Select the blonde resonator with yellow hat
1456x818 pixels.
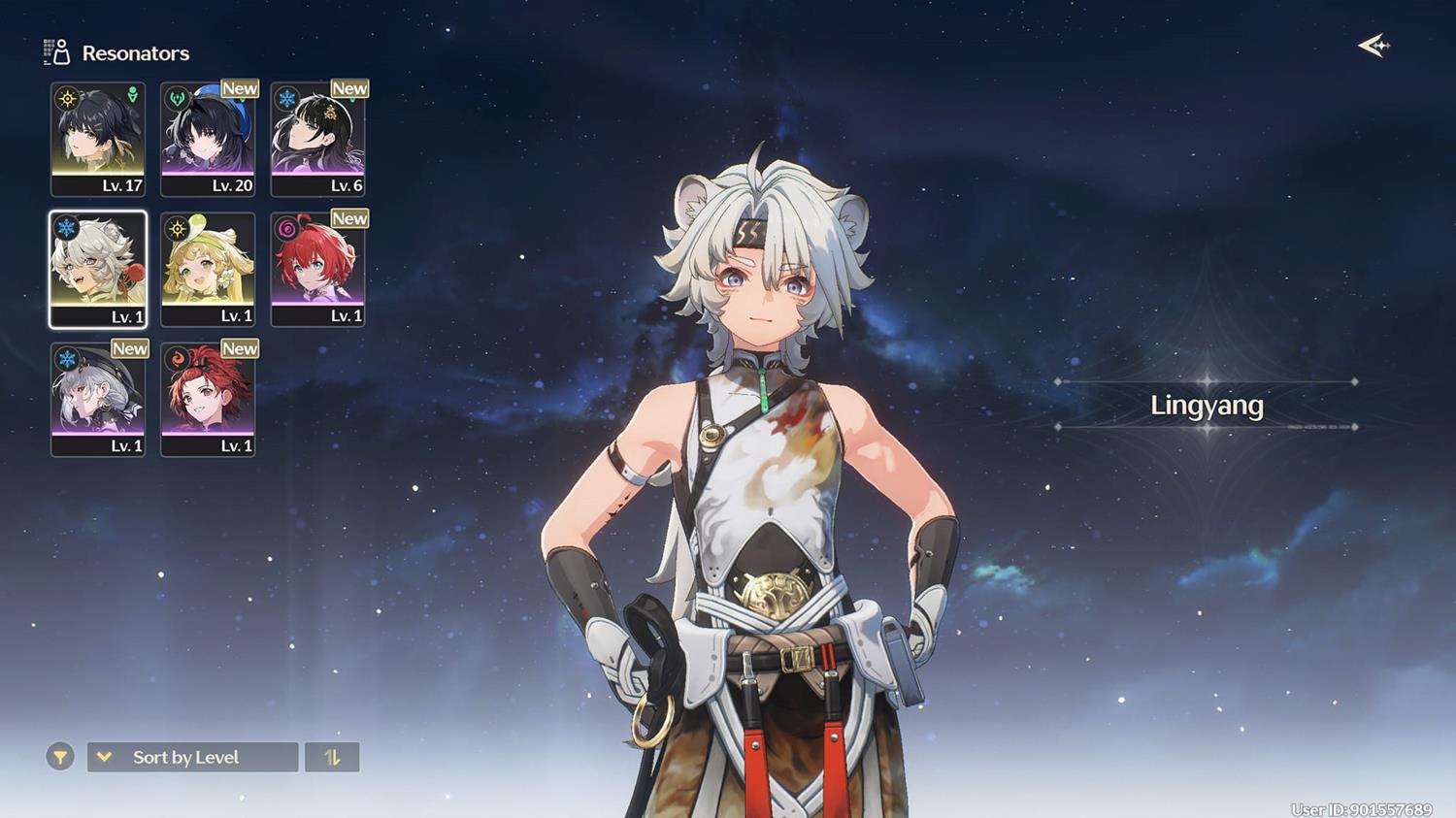[x=208, y=269]
